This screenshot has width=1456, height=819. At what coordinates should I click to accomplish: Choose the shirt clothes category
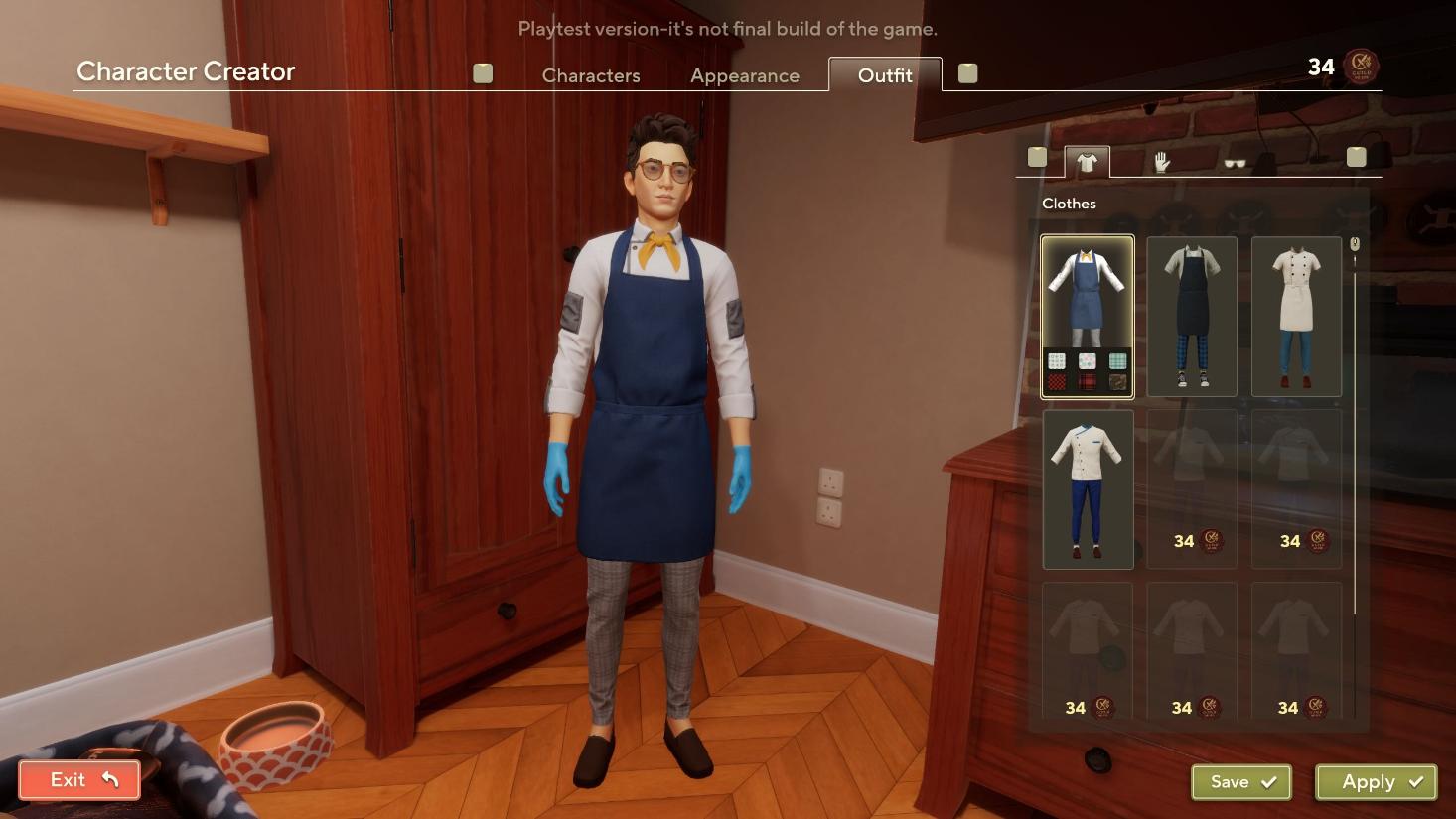pyautogui.click(x=1087, y=162)
